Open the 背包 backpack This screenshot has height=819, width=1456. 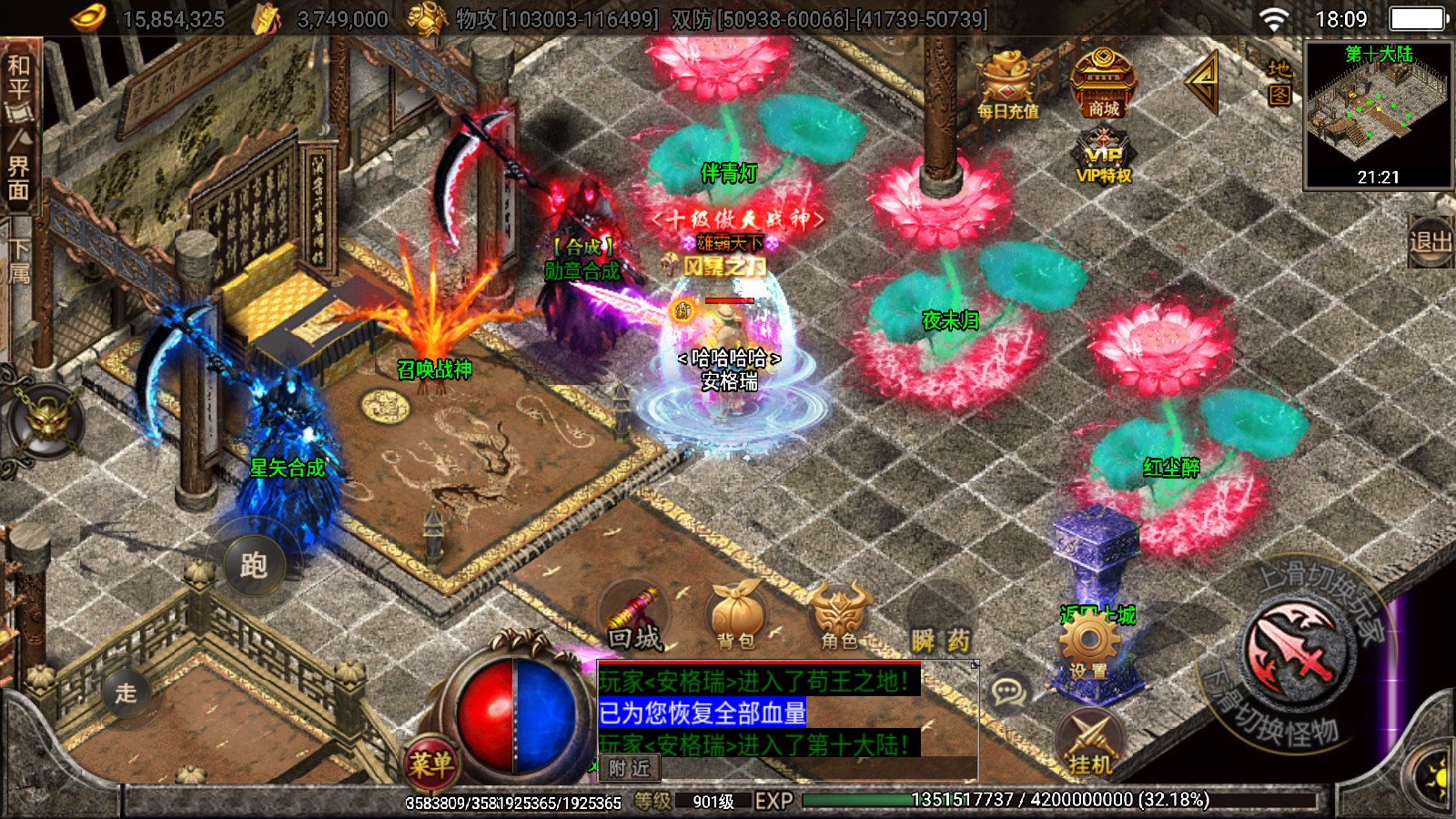(736, 618)
